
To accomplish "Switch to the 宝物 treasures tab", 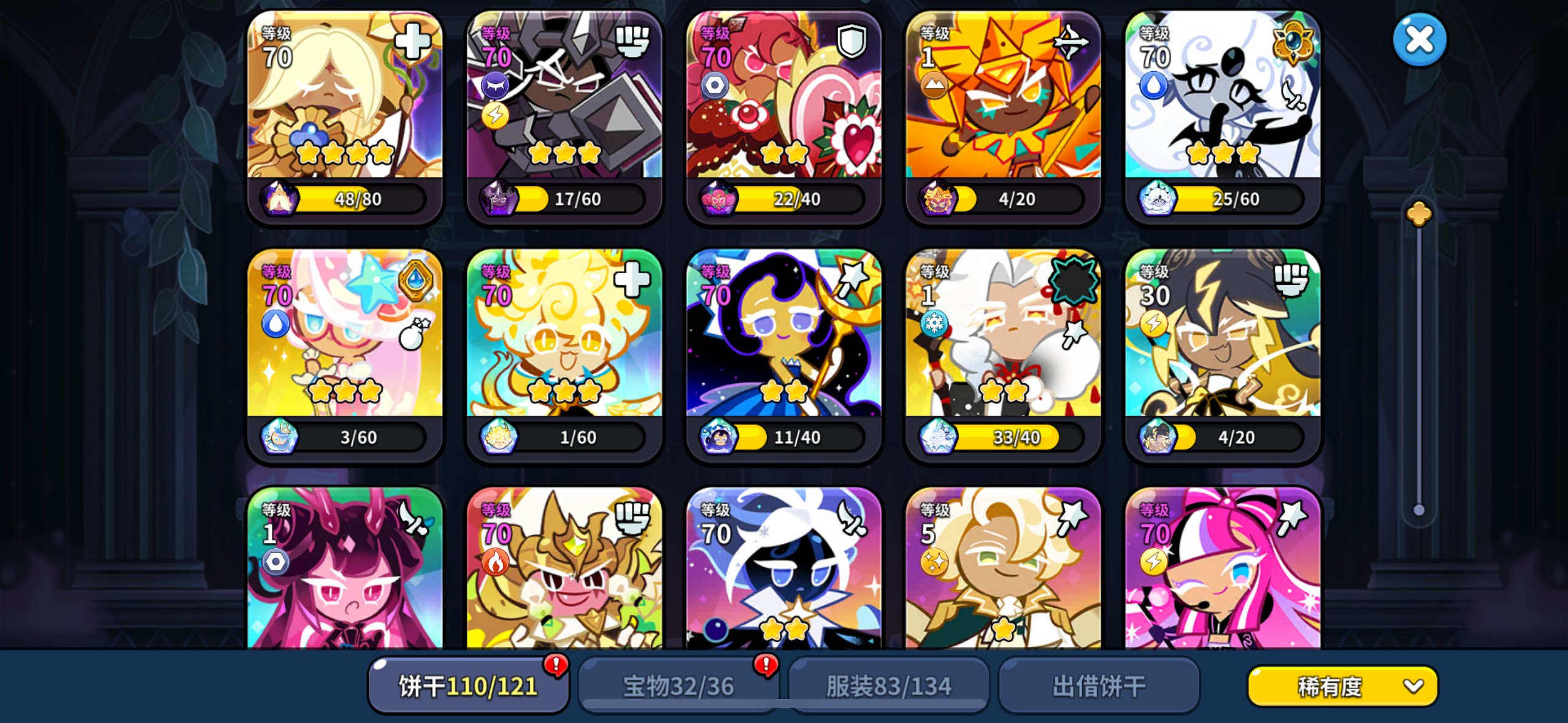I will pyautogui.click(x=678, y=686).
